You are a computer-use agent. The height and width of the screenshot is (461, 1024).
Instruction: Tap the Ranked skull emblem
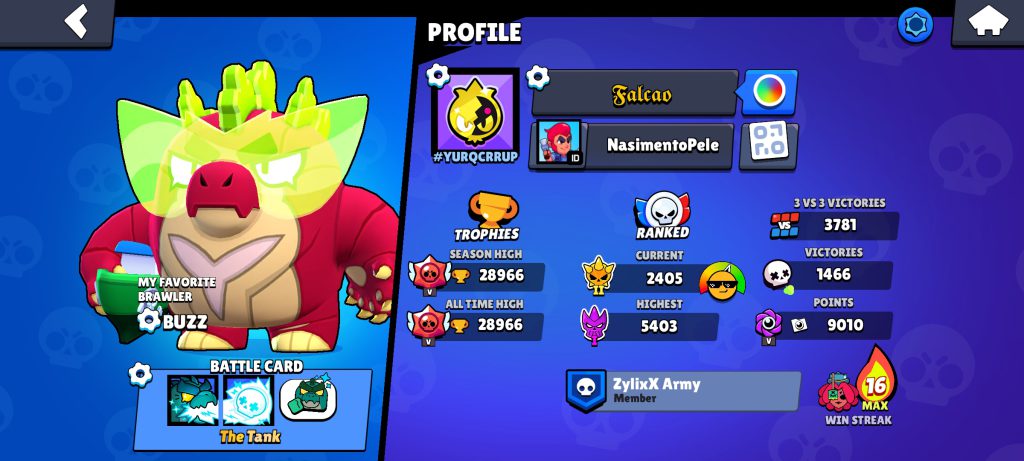663,211
